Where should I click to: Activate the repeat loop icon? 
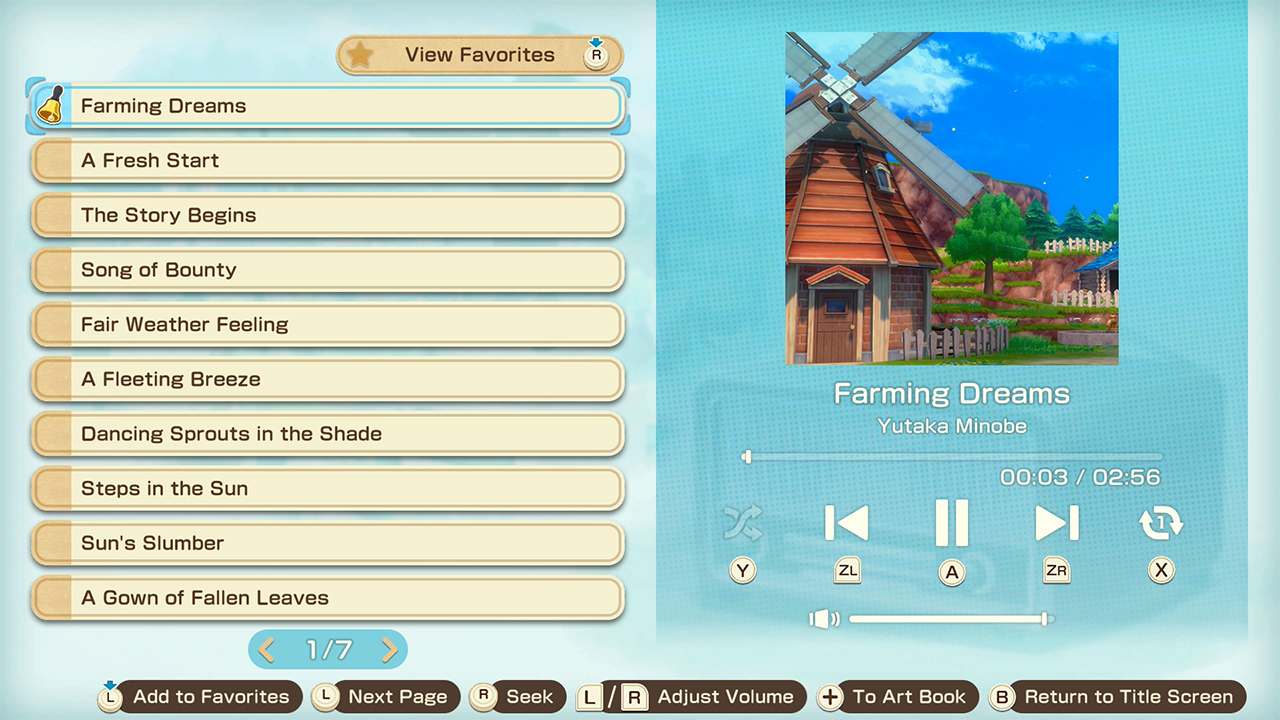1161,522
